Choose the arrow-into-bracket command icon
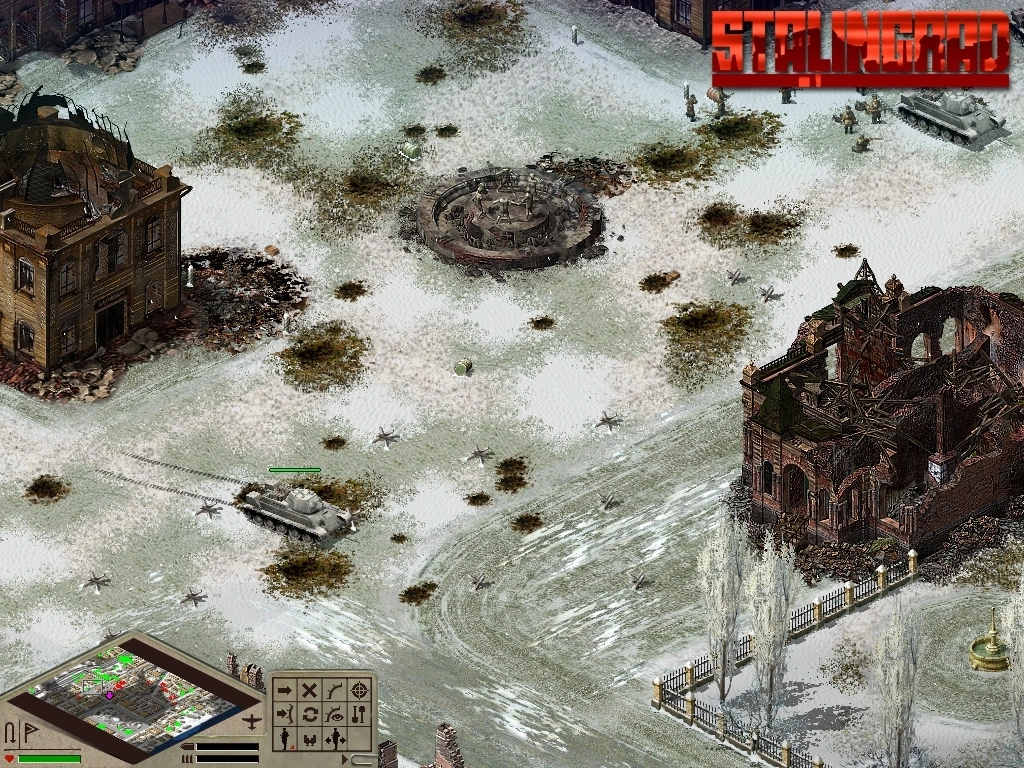This screenshot has height=768, width=1024. tap(285, 714)
